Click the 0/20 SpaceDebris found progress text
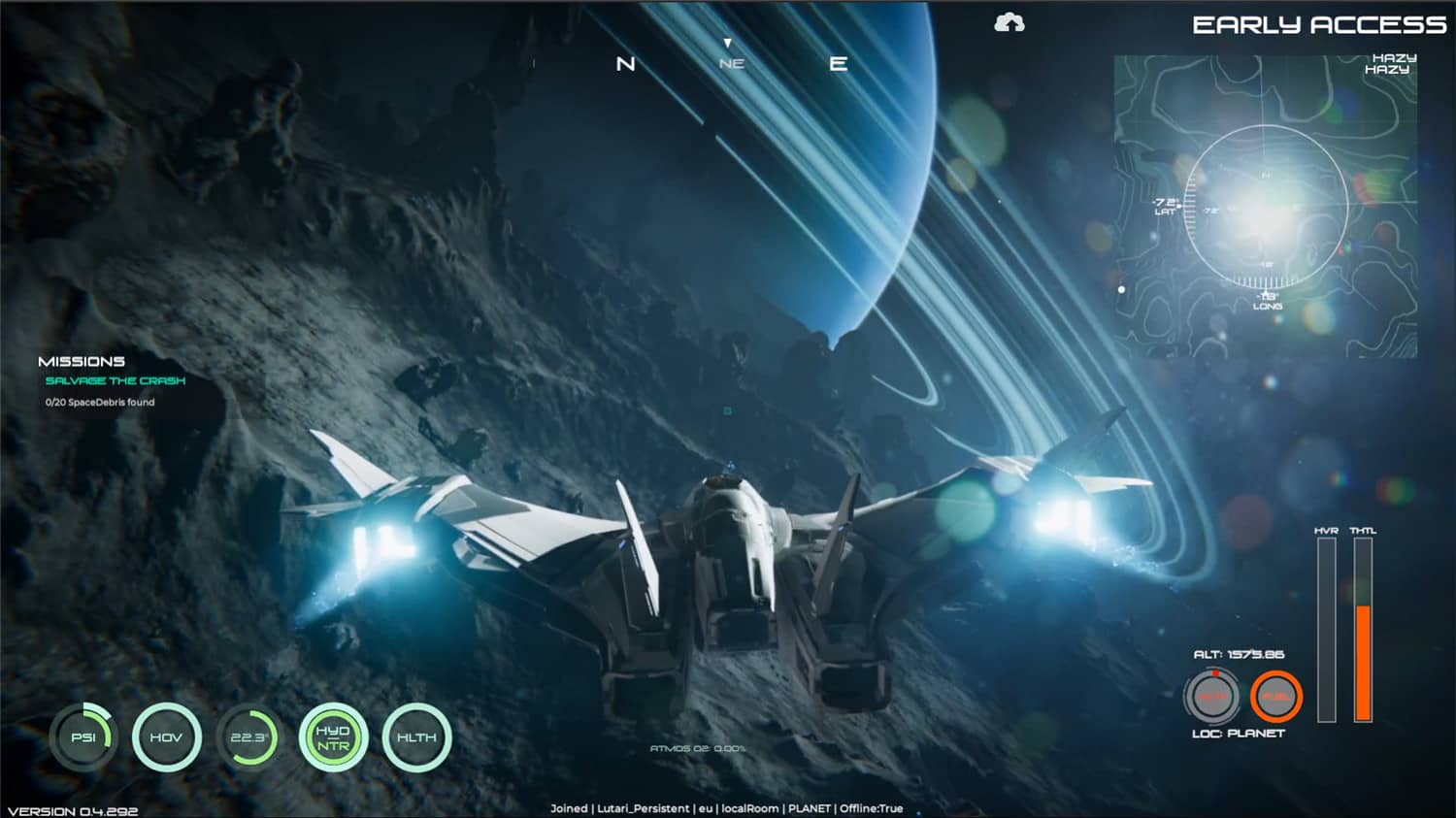The width and height of the screenshot is (1456, 818). point(99,402)
